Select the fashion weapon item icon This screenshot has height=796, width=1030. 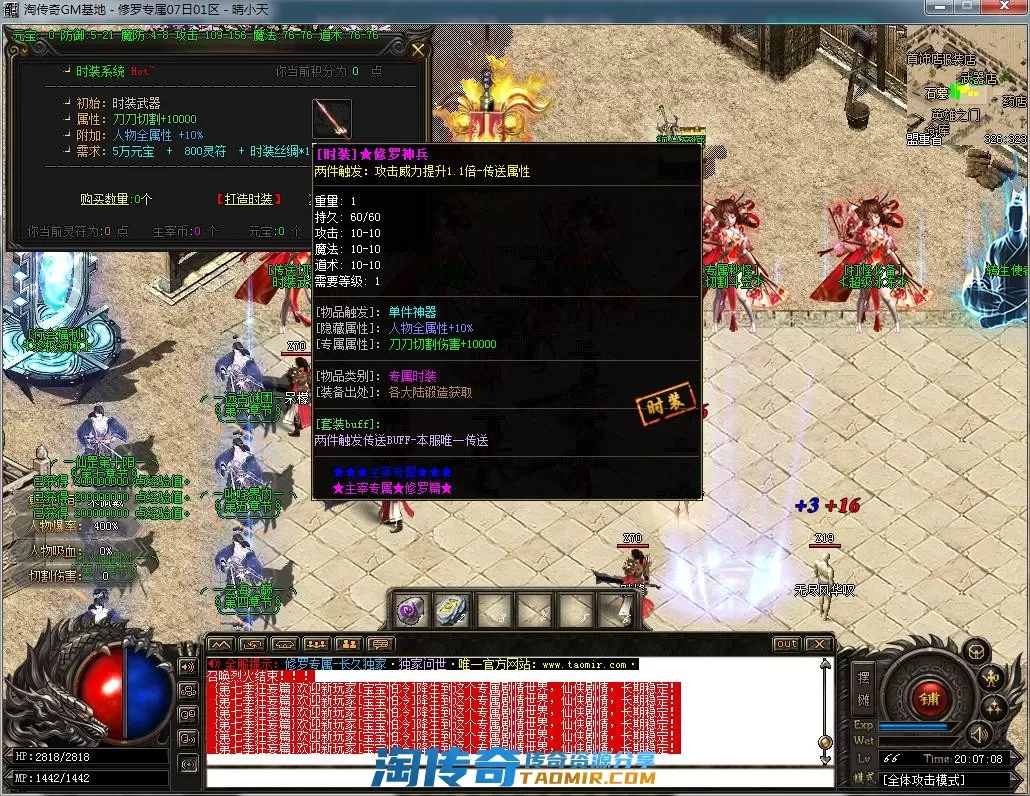click(331, 119)
